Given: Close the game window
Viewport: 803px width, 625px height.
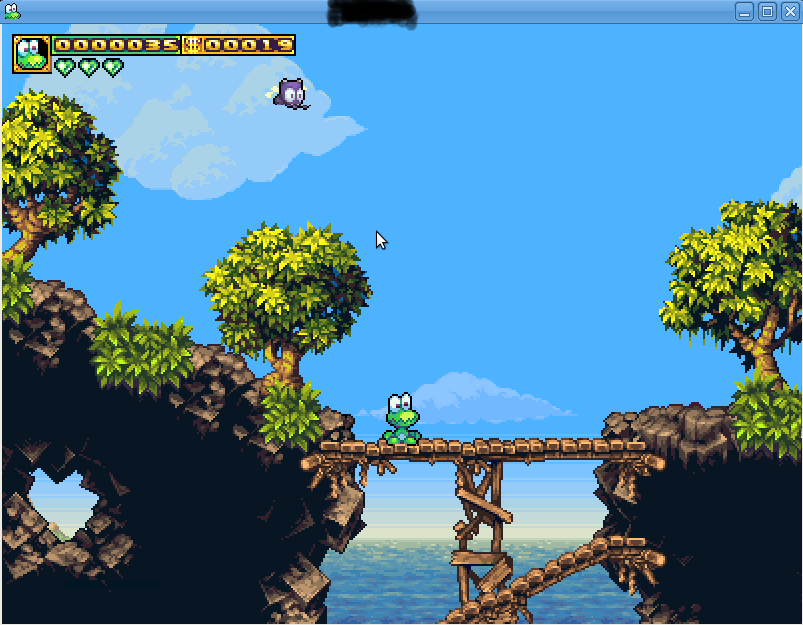Looking at the screenshot, I should click(x=789, y=11).
